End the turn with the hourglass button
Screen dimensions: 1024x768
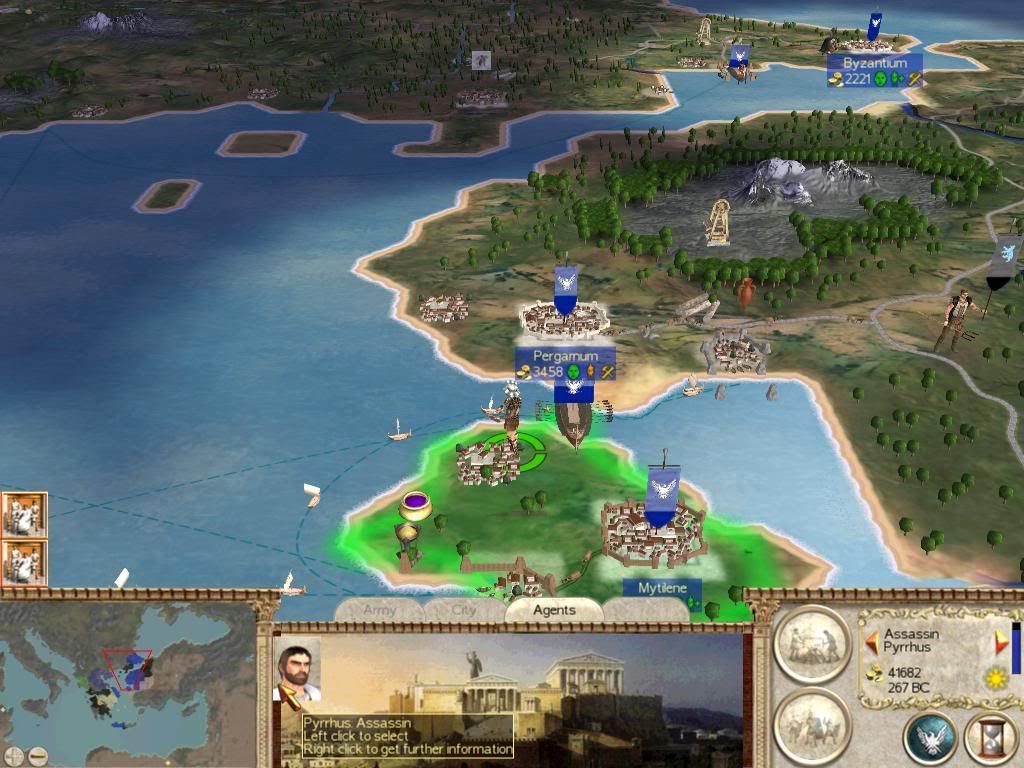[990, 739]
